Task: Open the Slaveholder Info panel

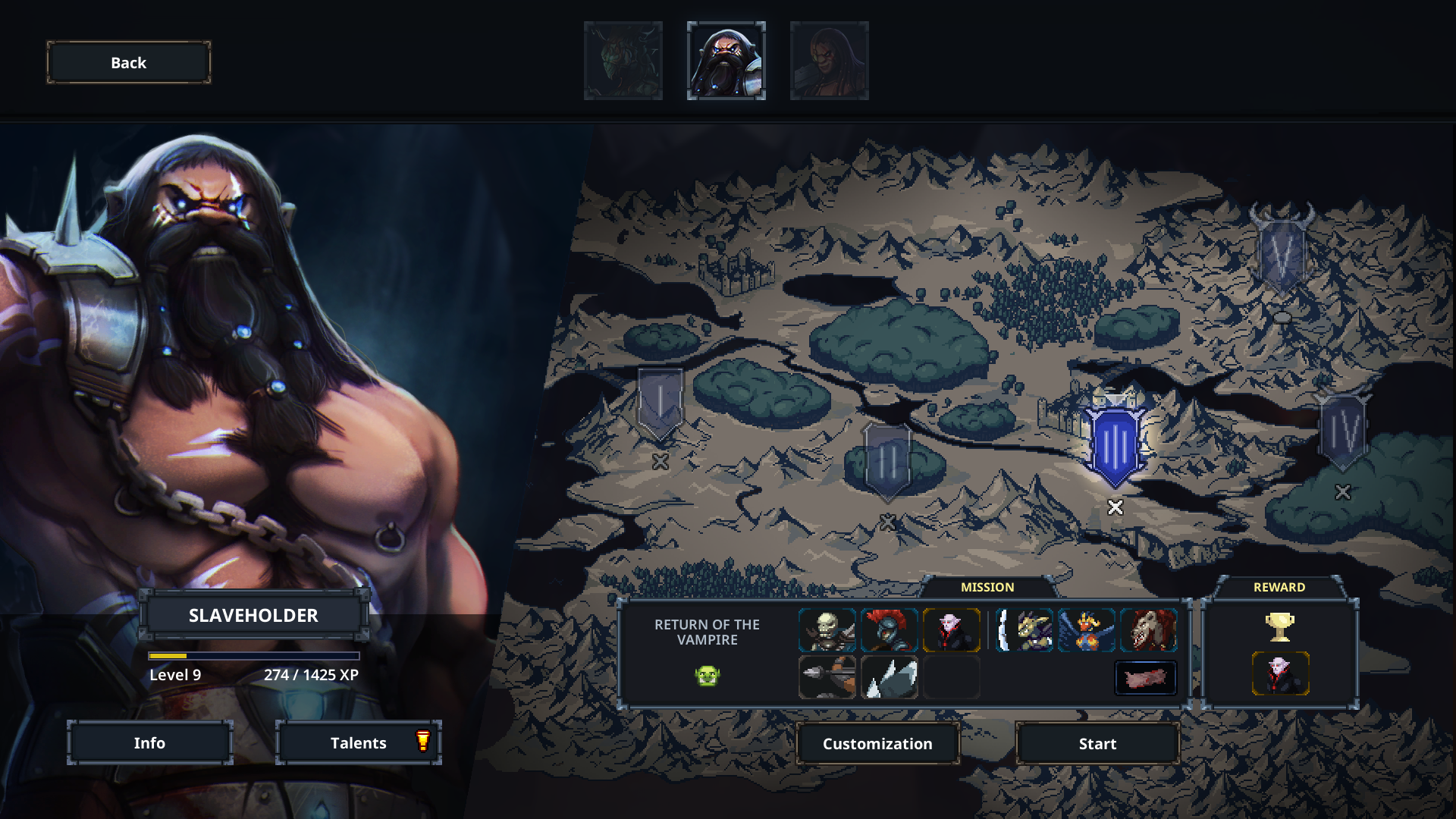Action: point(149,742)
